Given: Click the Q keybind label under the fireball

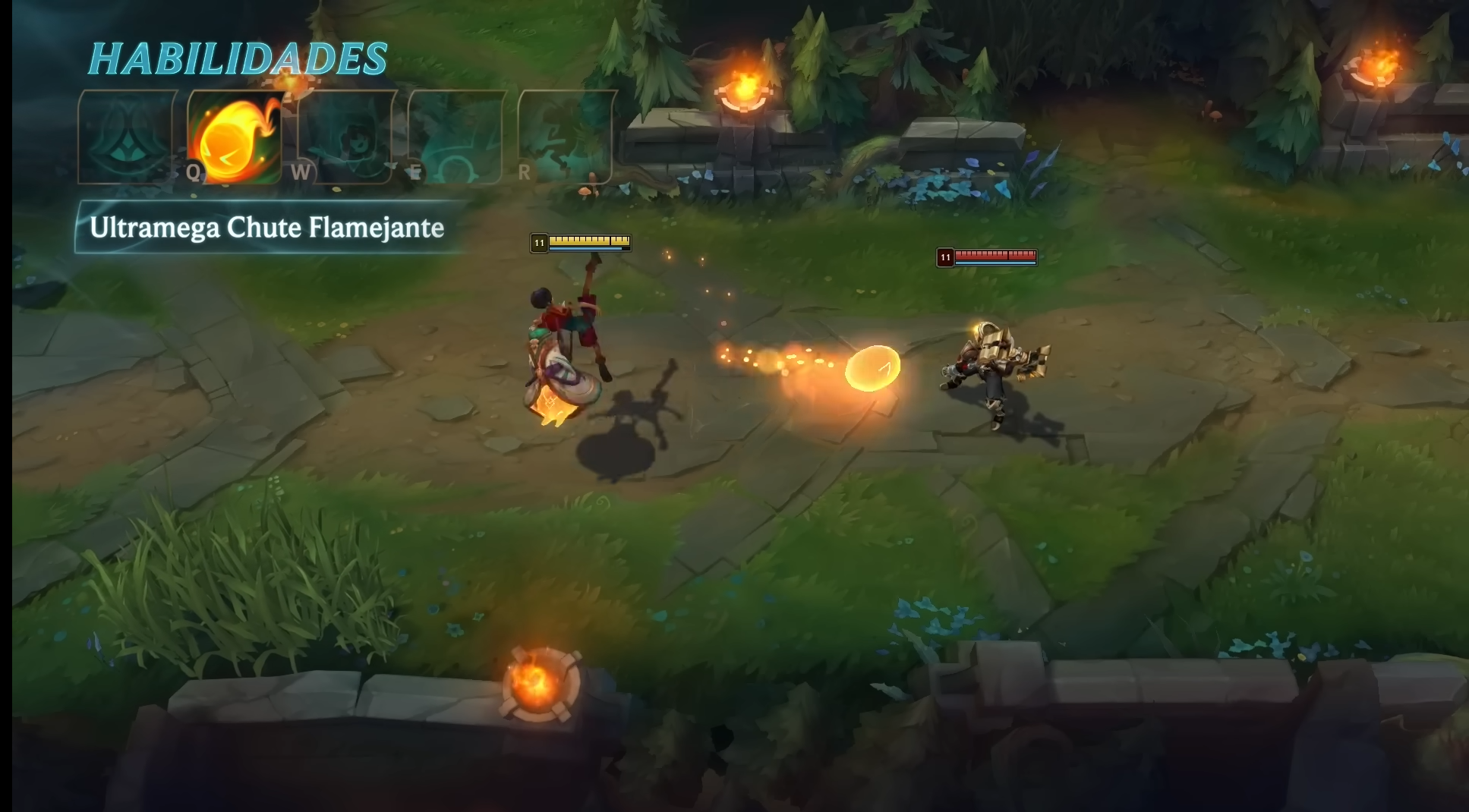Looking at the screenshot, I should click(192, 173).
